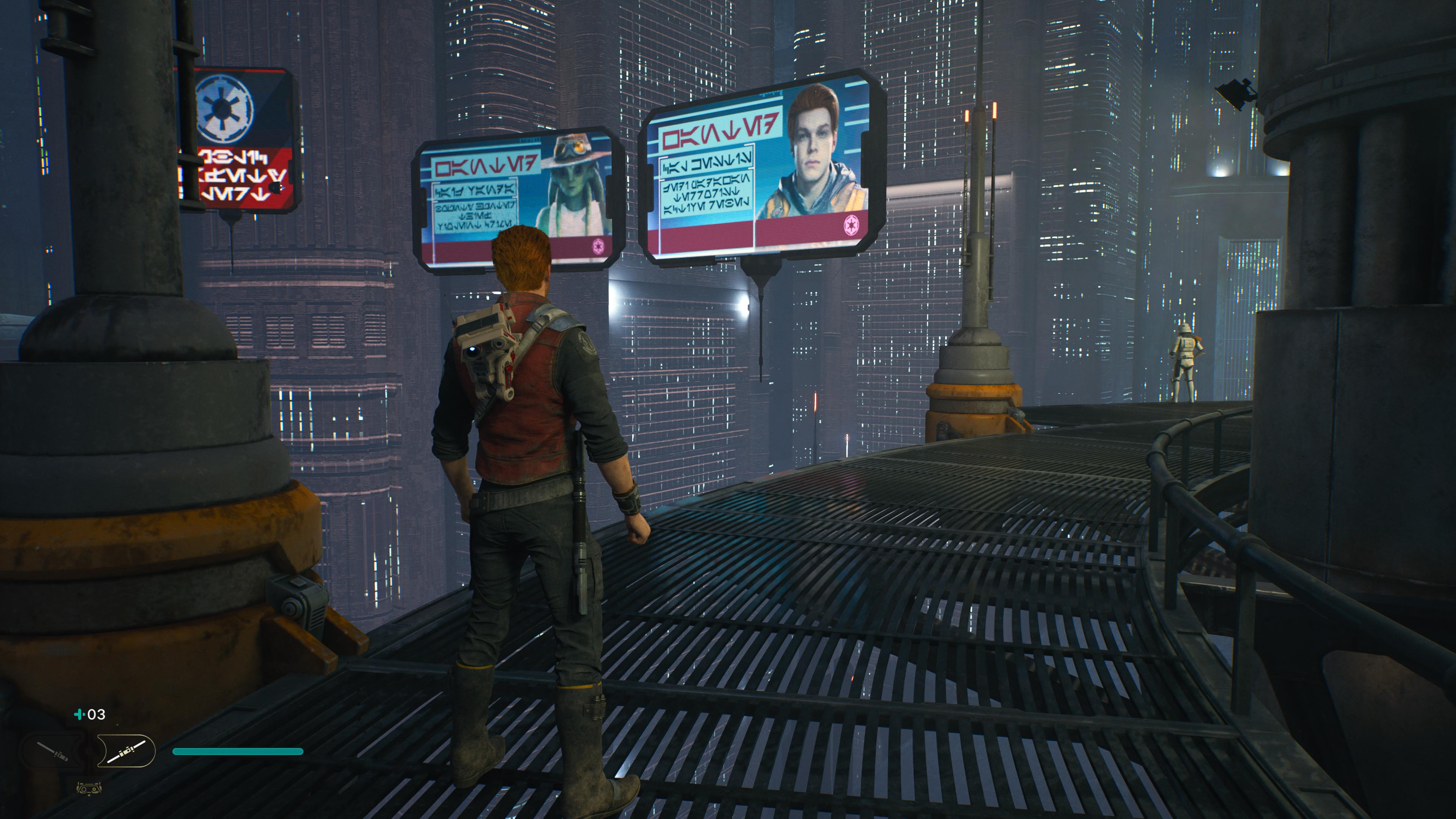Choose the double-bladed lightsaber stance icon

pos(127,751)
